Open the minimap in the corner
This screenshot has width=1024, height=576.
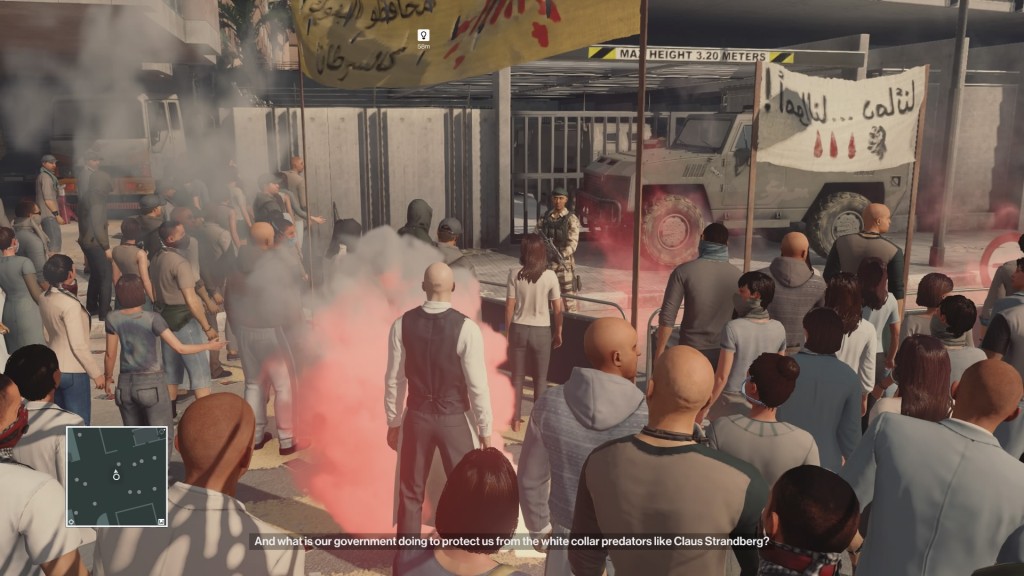[117, 476]
